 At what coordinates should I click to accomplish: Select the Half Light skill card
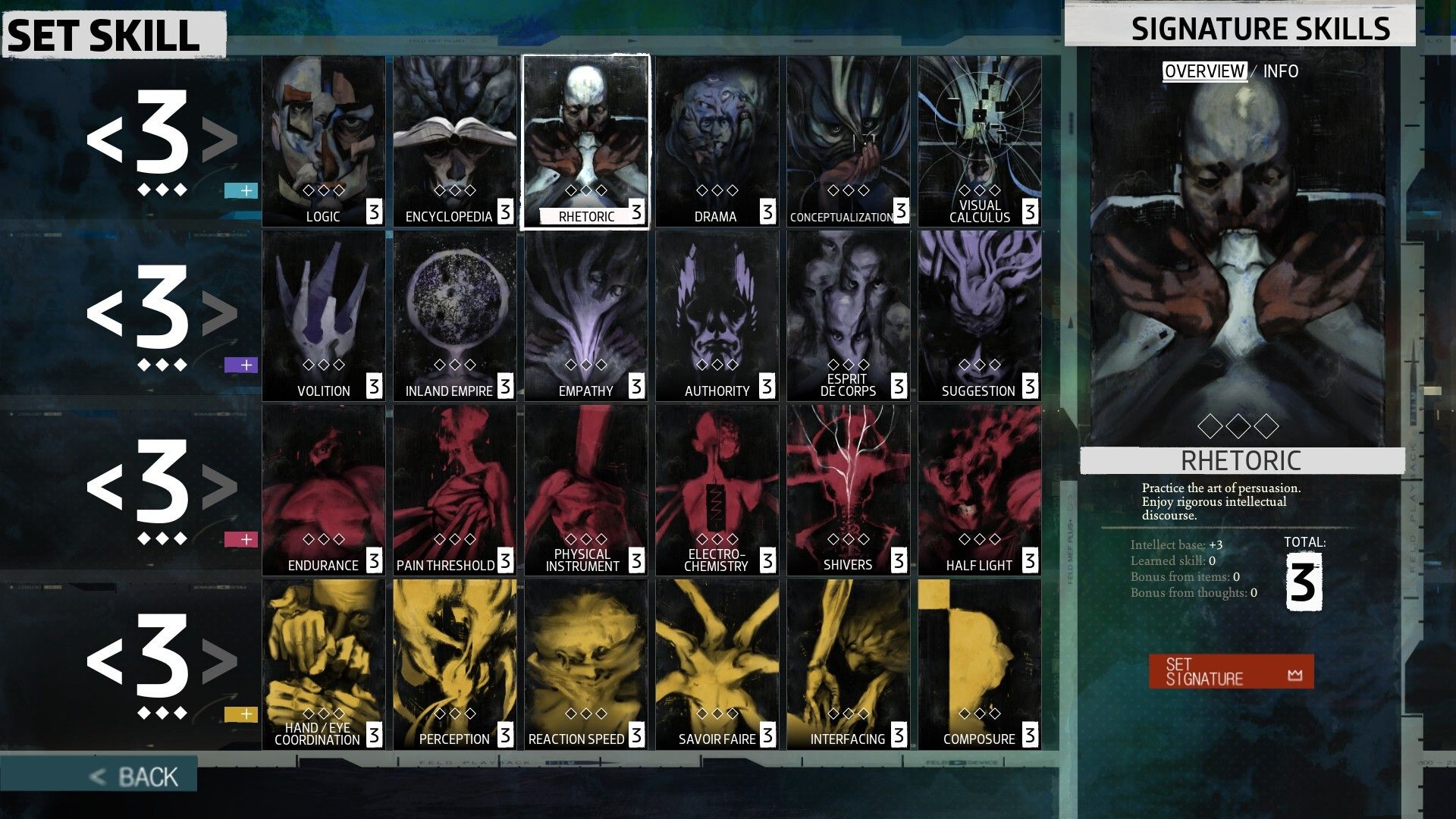(979, 490)
